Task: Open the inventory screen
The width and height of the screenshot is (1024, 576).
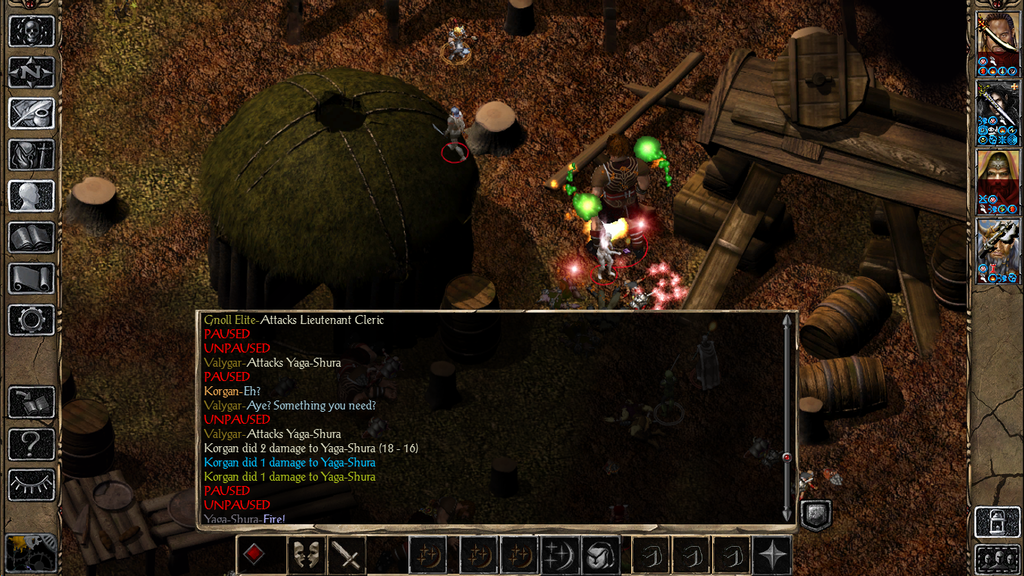Action: pos(31,155)
